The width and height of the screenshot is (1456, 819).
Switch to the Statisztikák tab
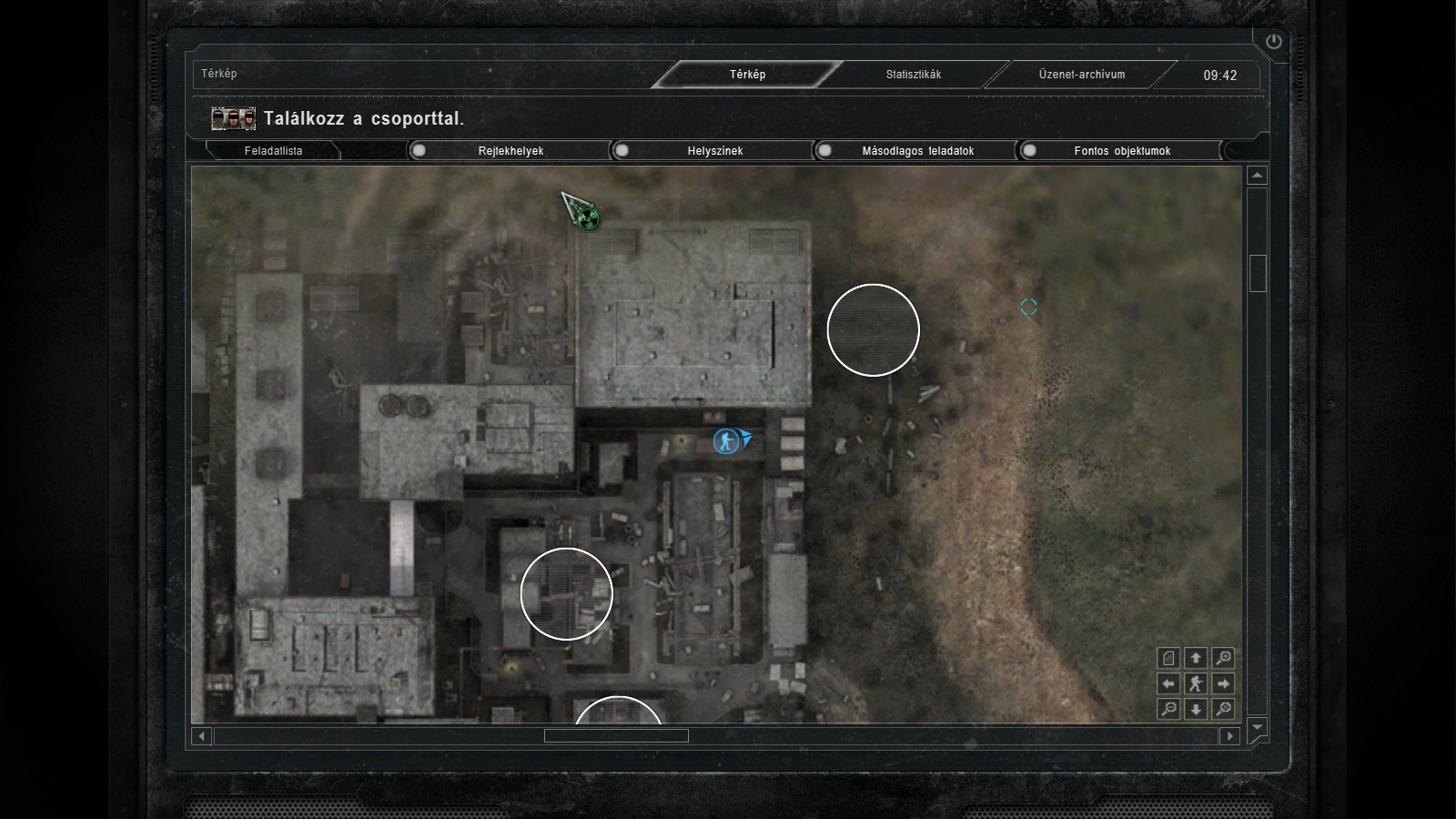(x=913, y=75)
